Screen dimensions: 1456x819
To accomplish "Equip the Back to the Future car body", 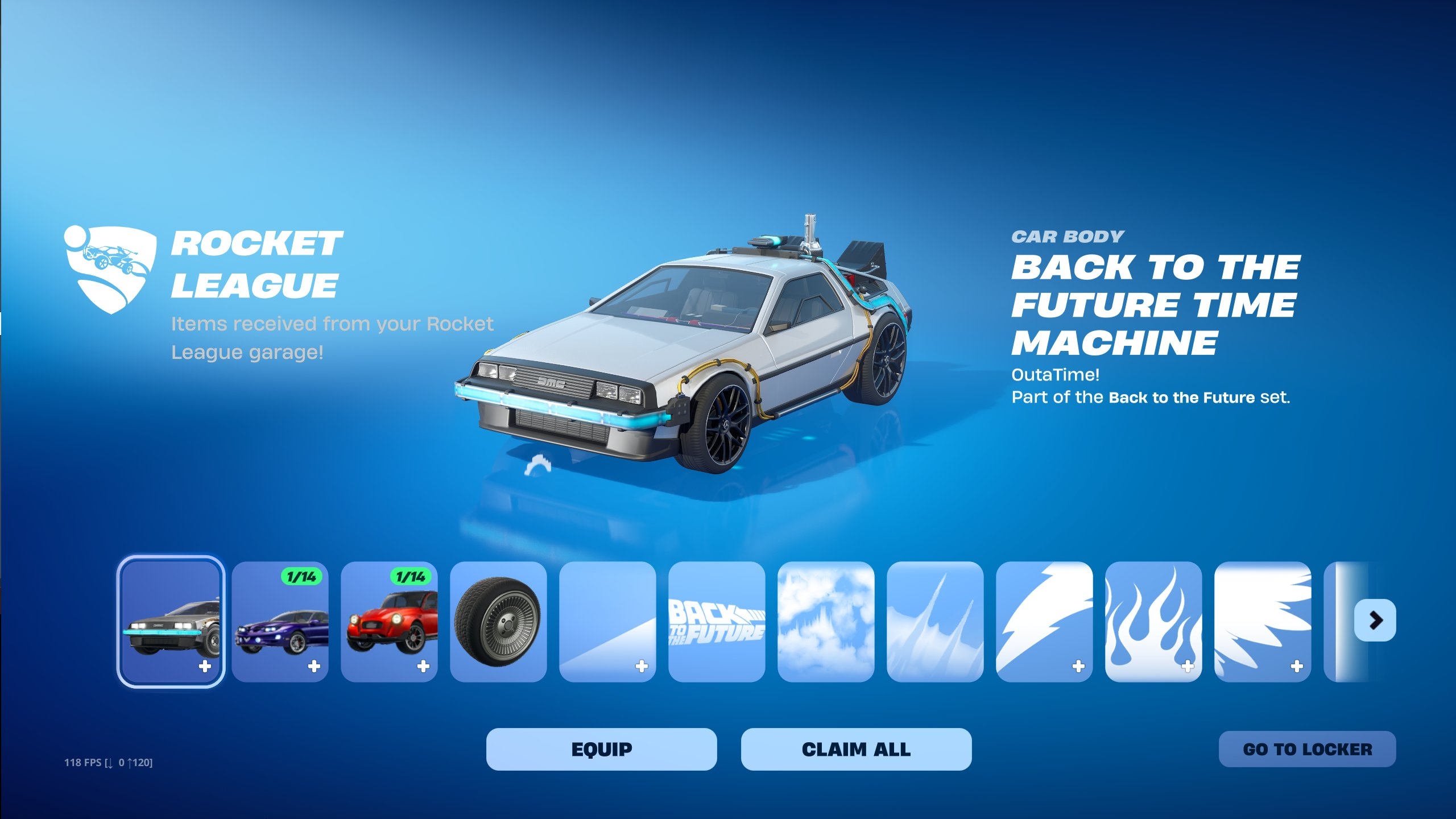I will coord(601,749).
